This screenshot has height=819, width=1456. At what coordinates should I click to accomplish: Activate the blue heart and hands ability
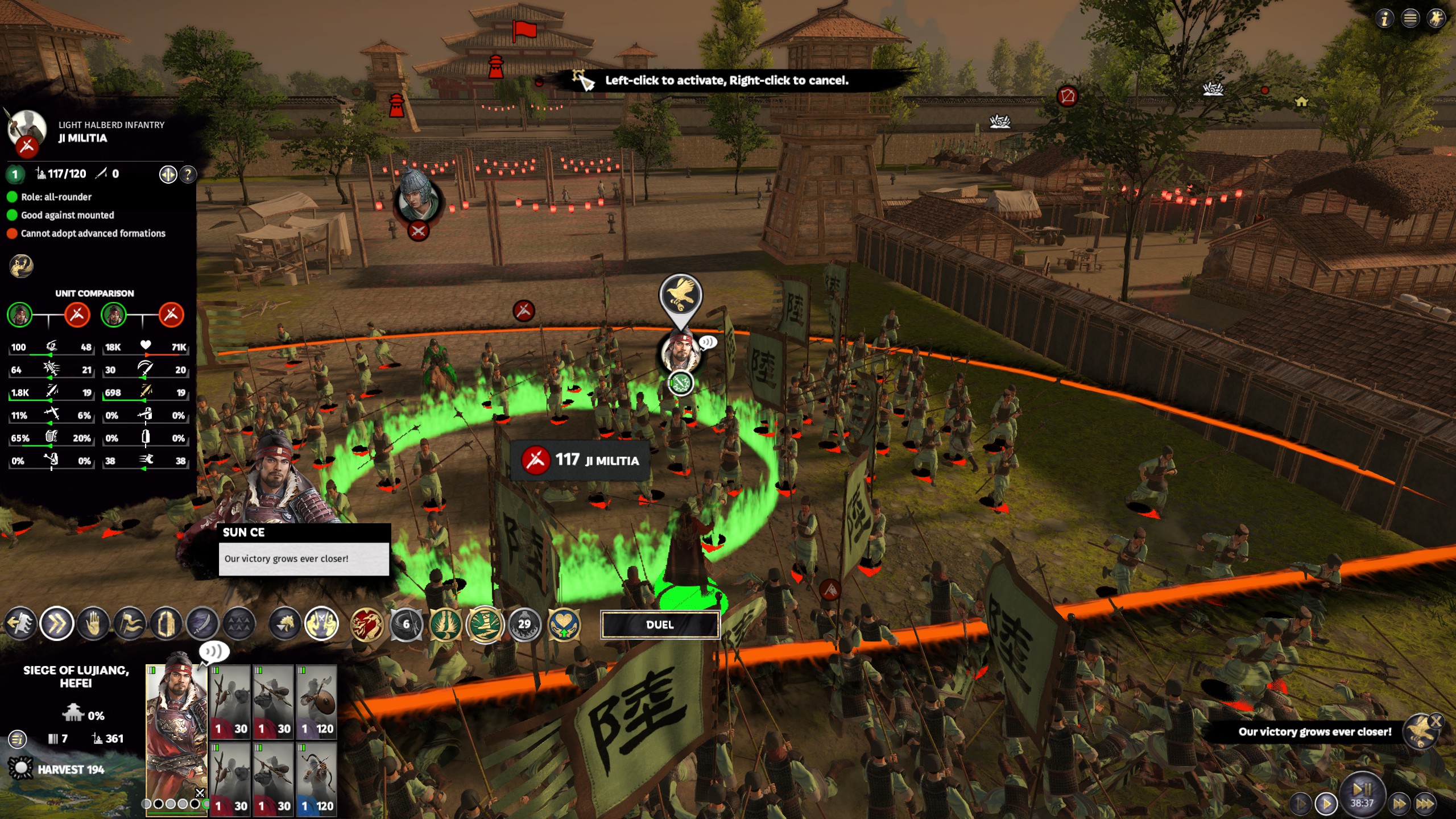point(564,624)
